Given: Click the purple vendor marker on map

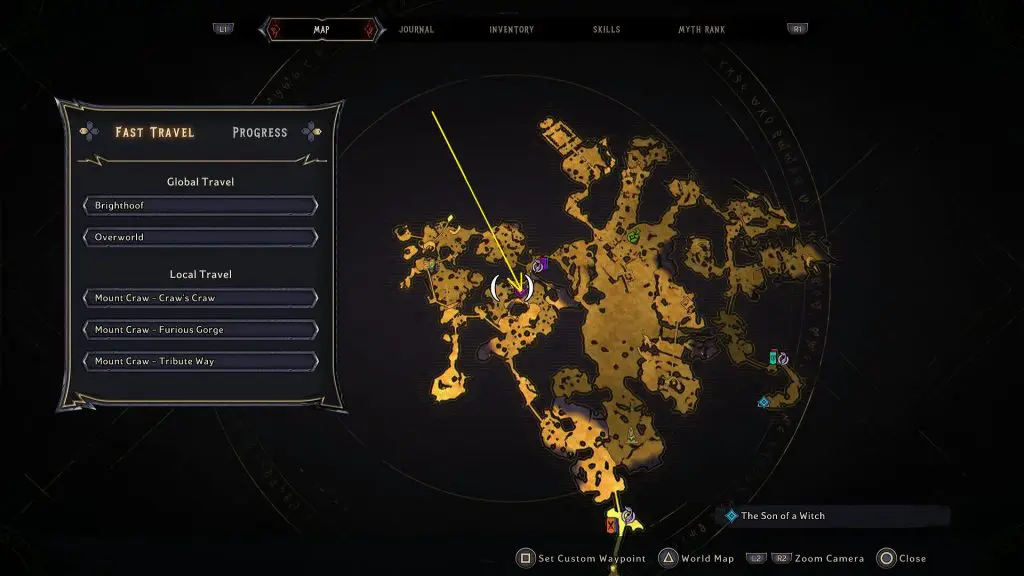Looking at the screenshot, I should point(541,264).
